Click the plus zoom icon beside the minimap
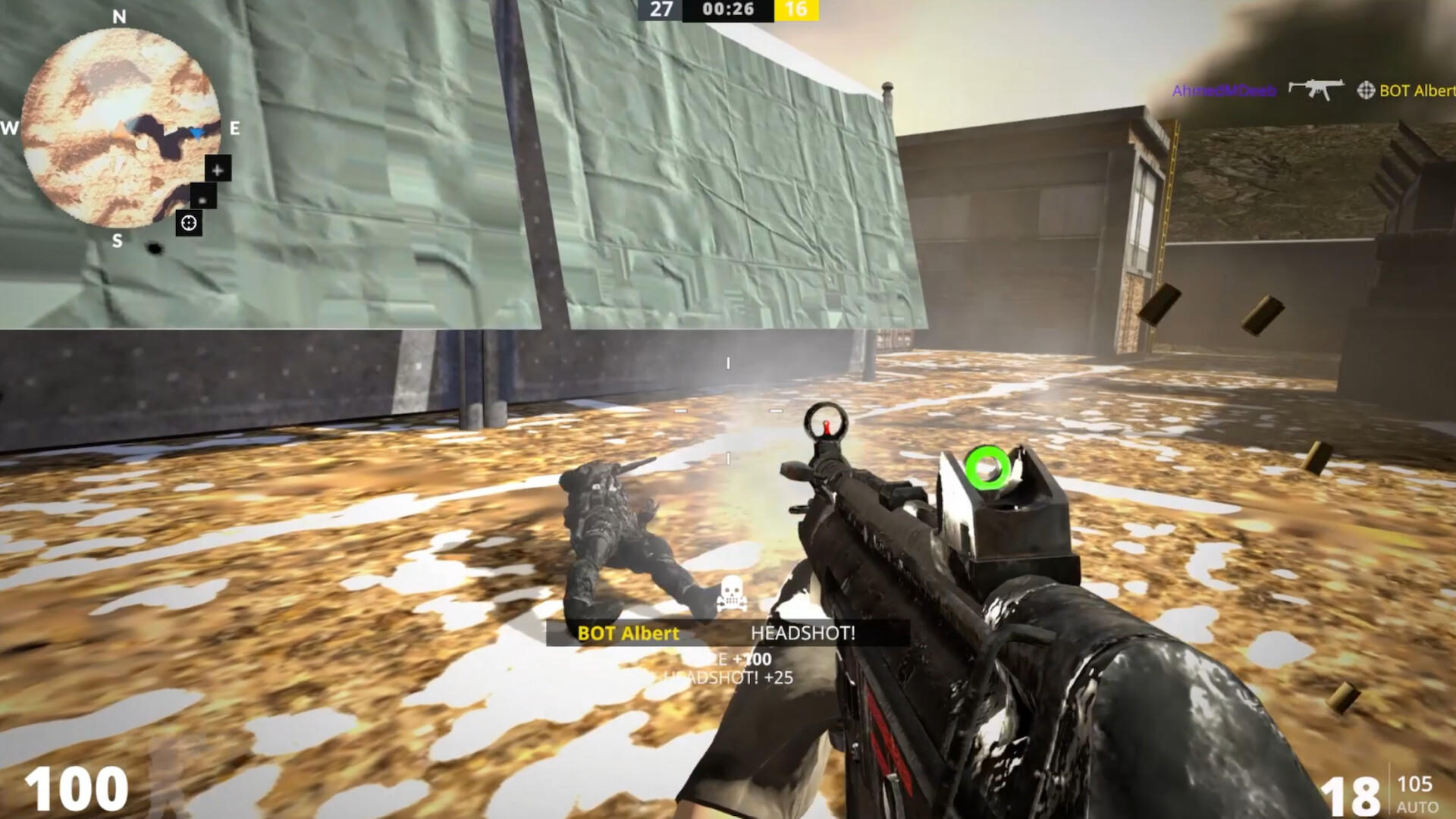Viewport: 1456px width, 819px height. 218,170
